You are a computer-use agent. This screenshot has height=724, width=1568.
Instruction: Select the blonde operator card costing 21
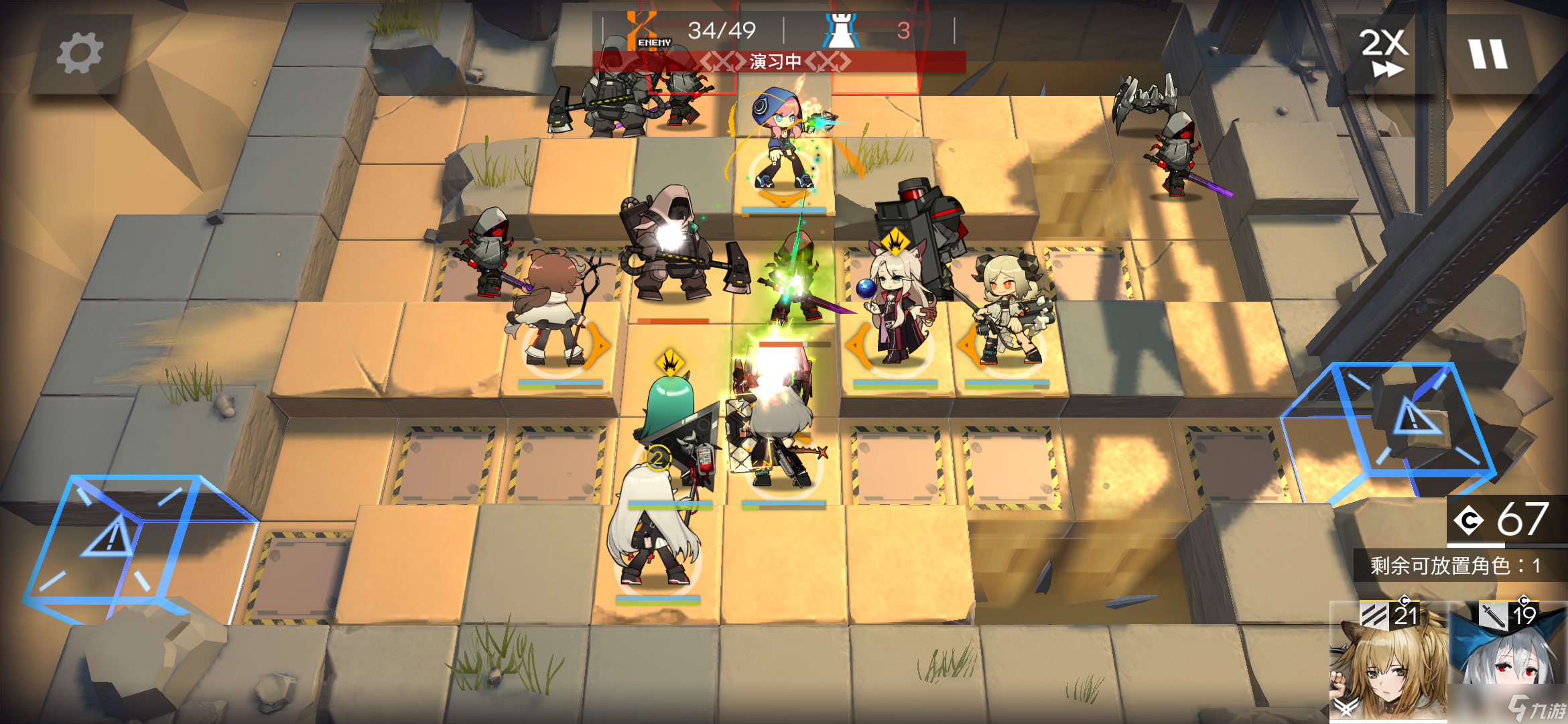1387,660
